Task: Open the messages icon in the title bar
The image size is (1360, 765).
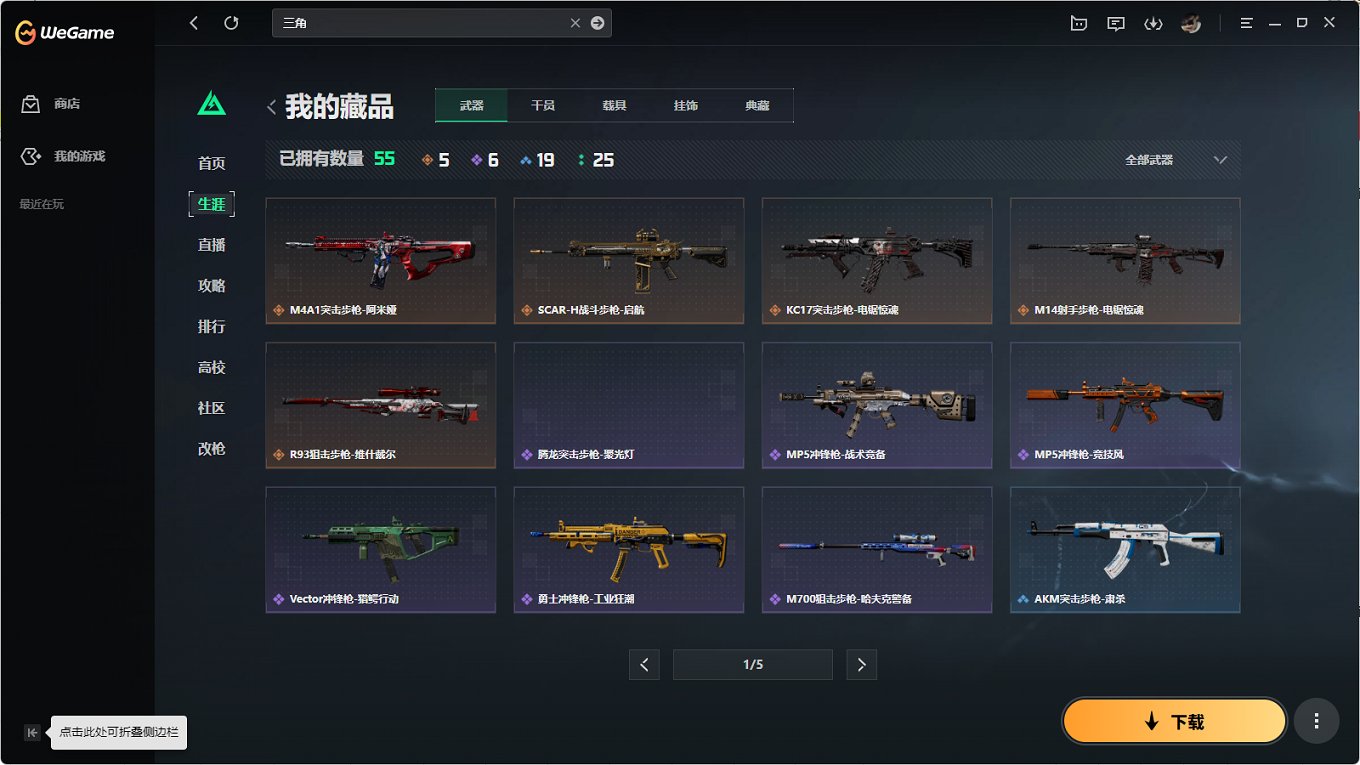Action: [x=1116, y=22]
